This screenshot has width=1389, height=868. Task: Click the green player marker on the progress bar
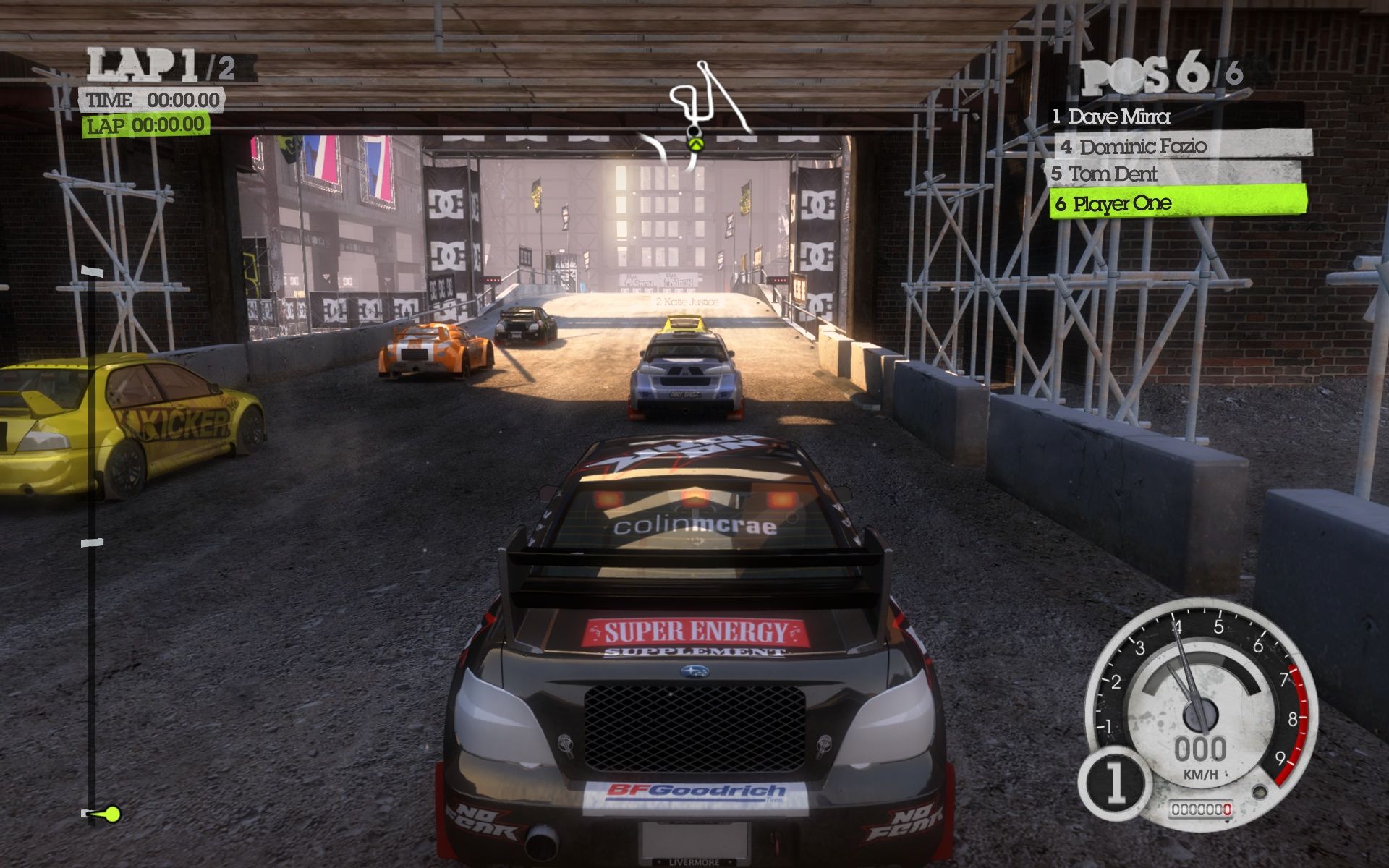click(x=111, y=814)
